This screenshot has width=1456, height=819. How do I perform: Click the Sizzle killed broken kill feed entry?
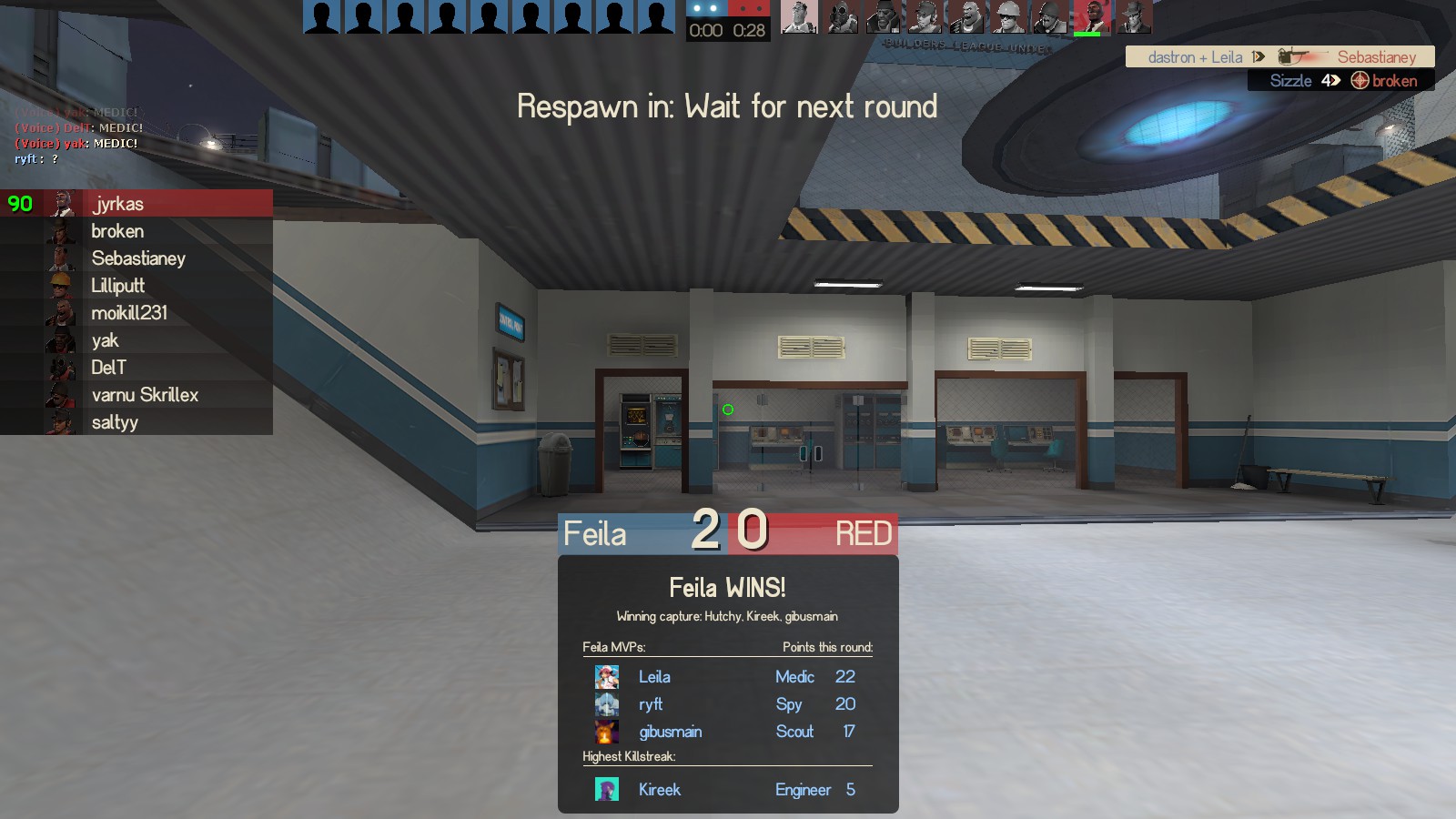click(x=1341, y=81)
